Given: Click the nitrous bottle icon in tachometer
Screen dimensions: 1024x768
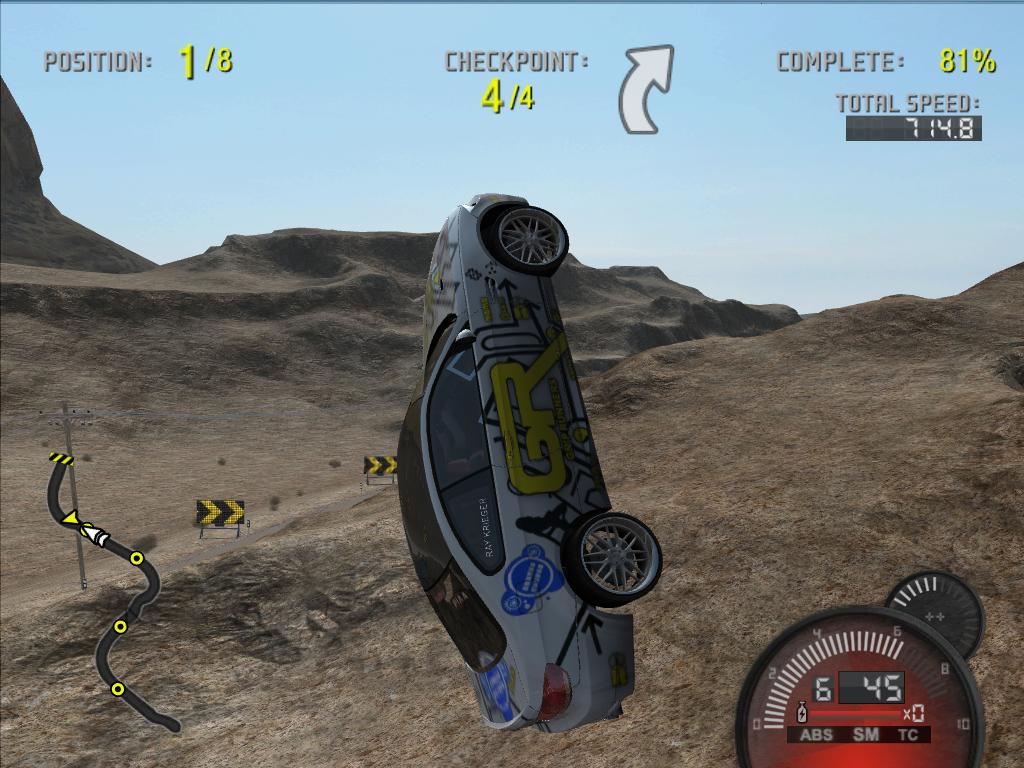Looking at the screenshot, I should [x=801, y=714].
